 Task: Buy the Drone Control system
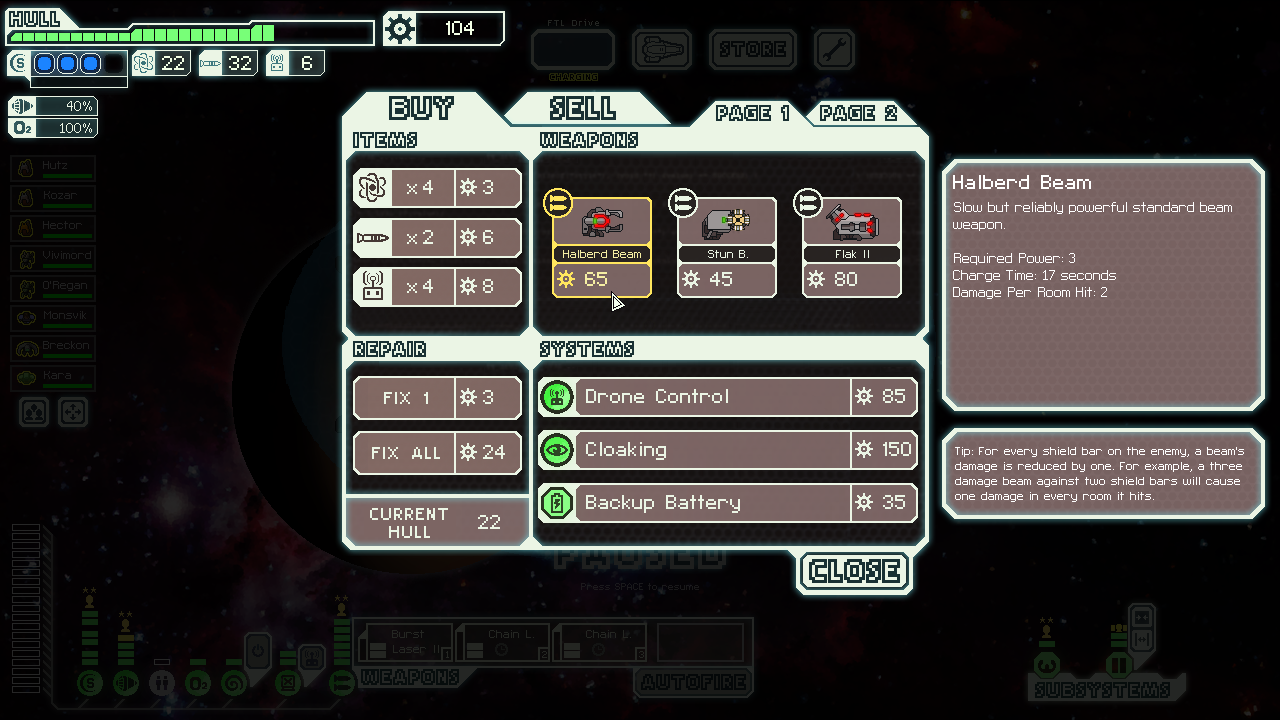727,397
